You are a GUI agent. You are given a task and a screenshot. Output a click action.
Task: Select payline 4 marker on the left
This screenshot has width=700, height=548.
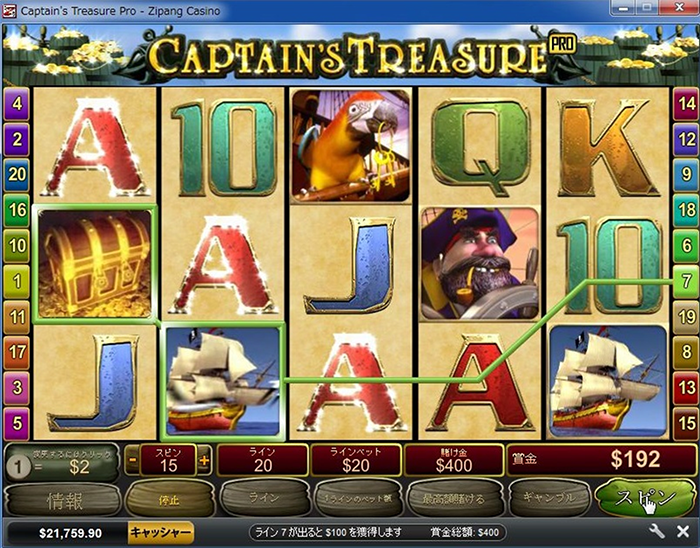tap(17, 103)
